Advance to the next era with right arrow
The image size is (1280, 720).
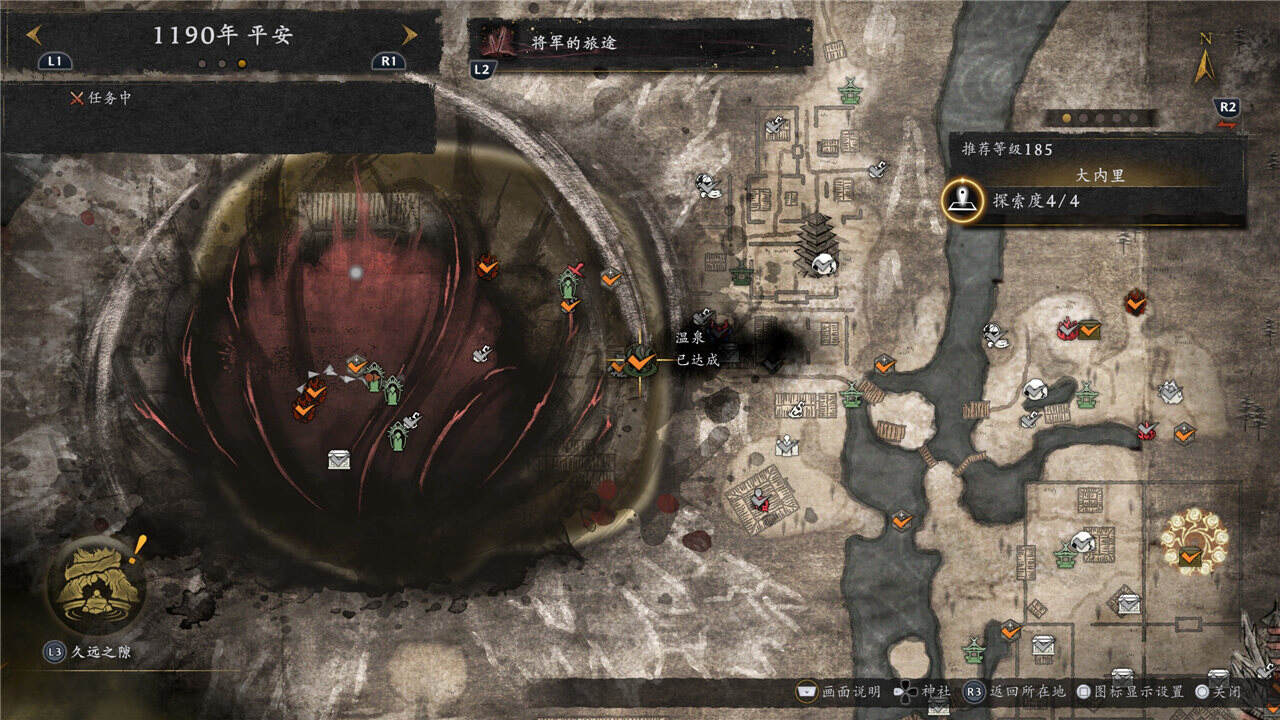click(x=409, y=35)
